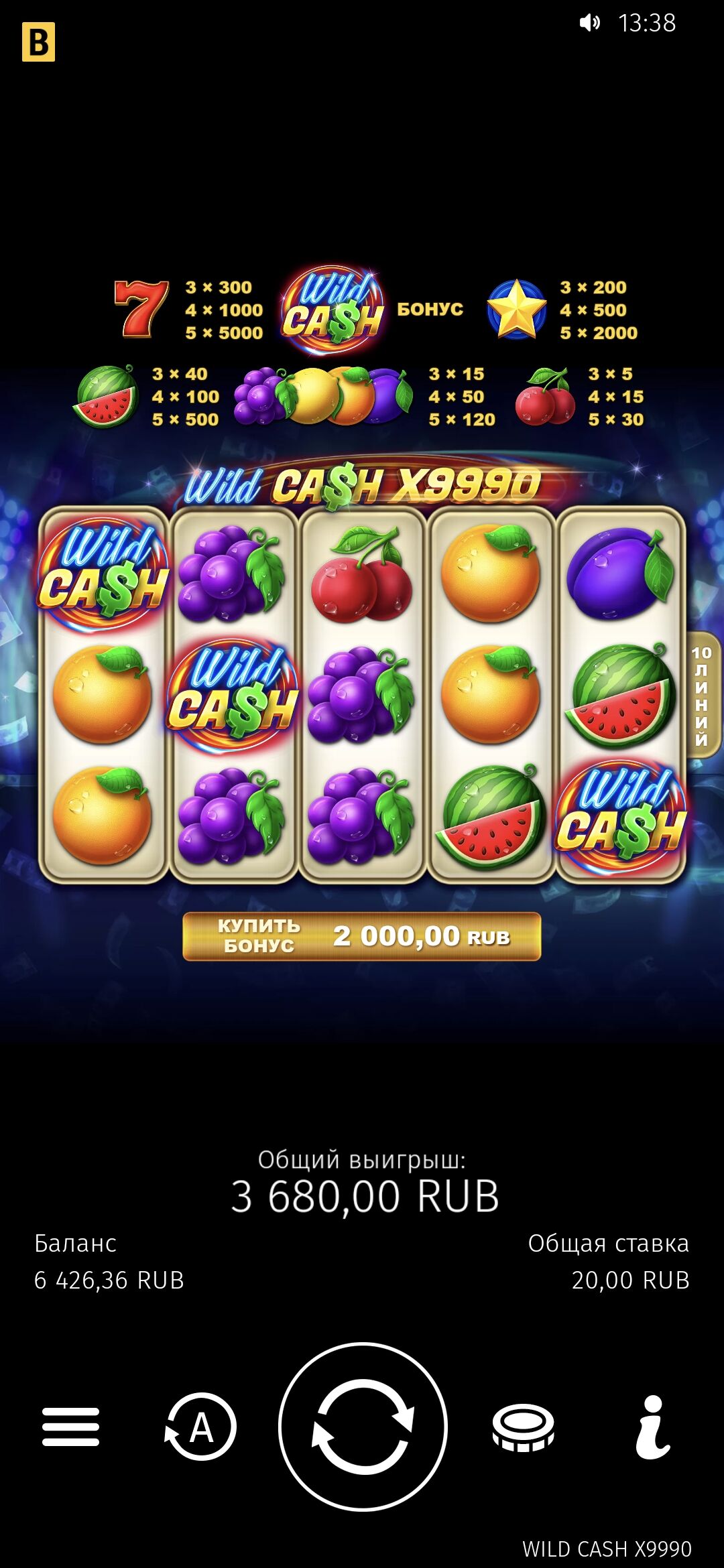Show the game info page
The height and width of the screenshot is (1568, 724).
[652, 1427]
